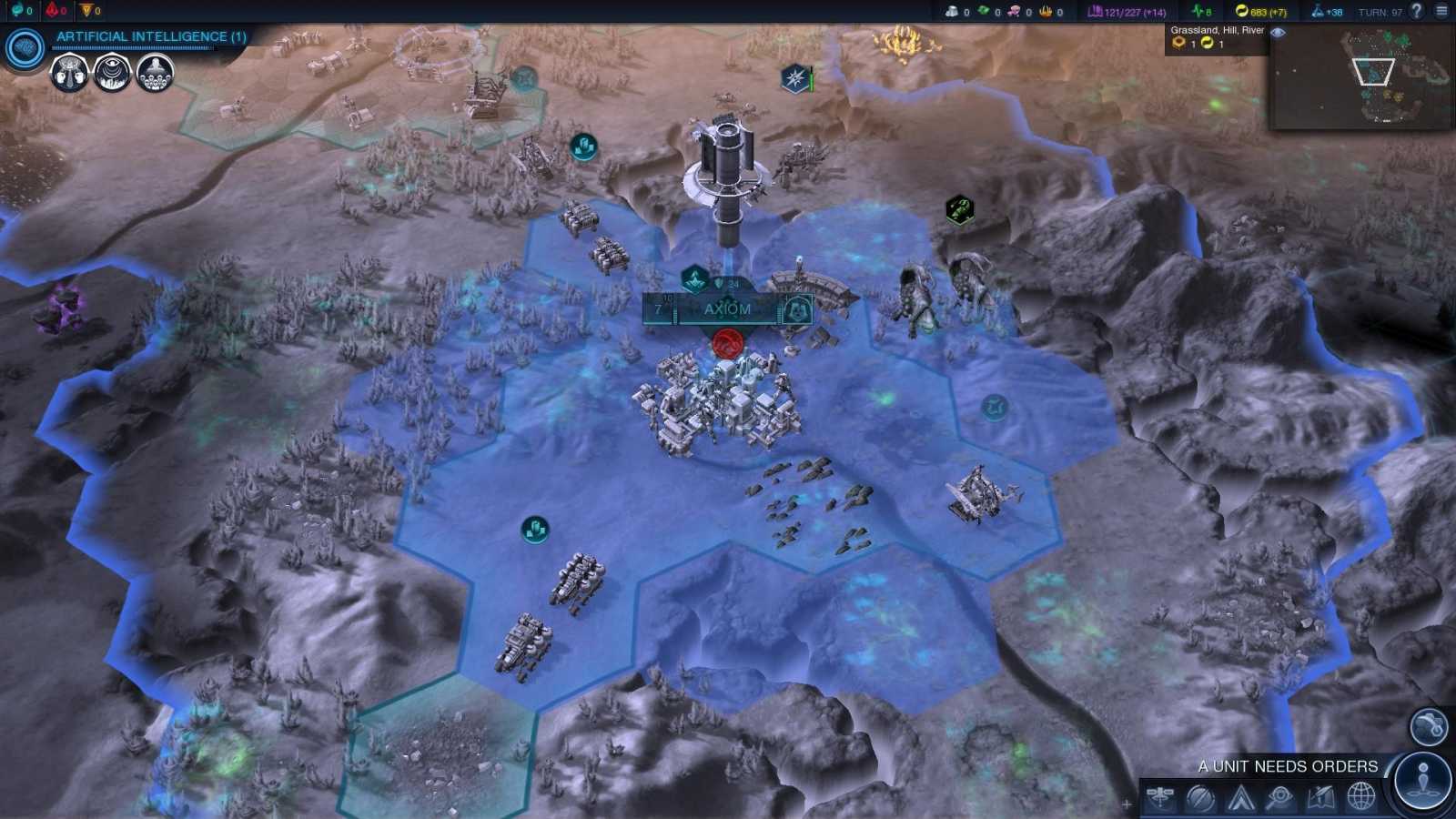Click the research progress bar under Artificial Intelligence
1456x819 pixels.
pyautogui.click(x=132, y=48)
